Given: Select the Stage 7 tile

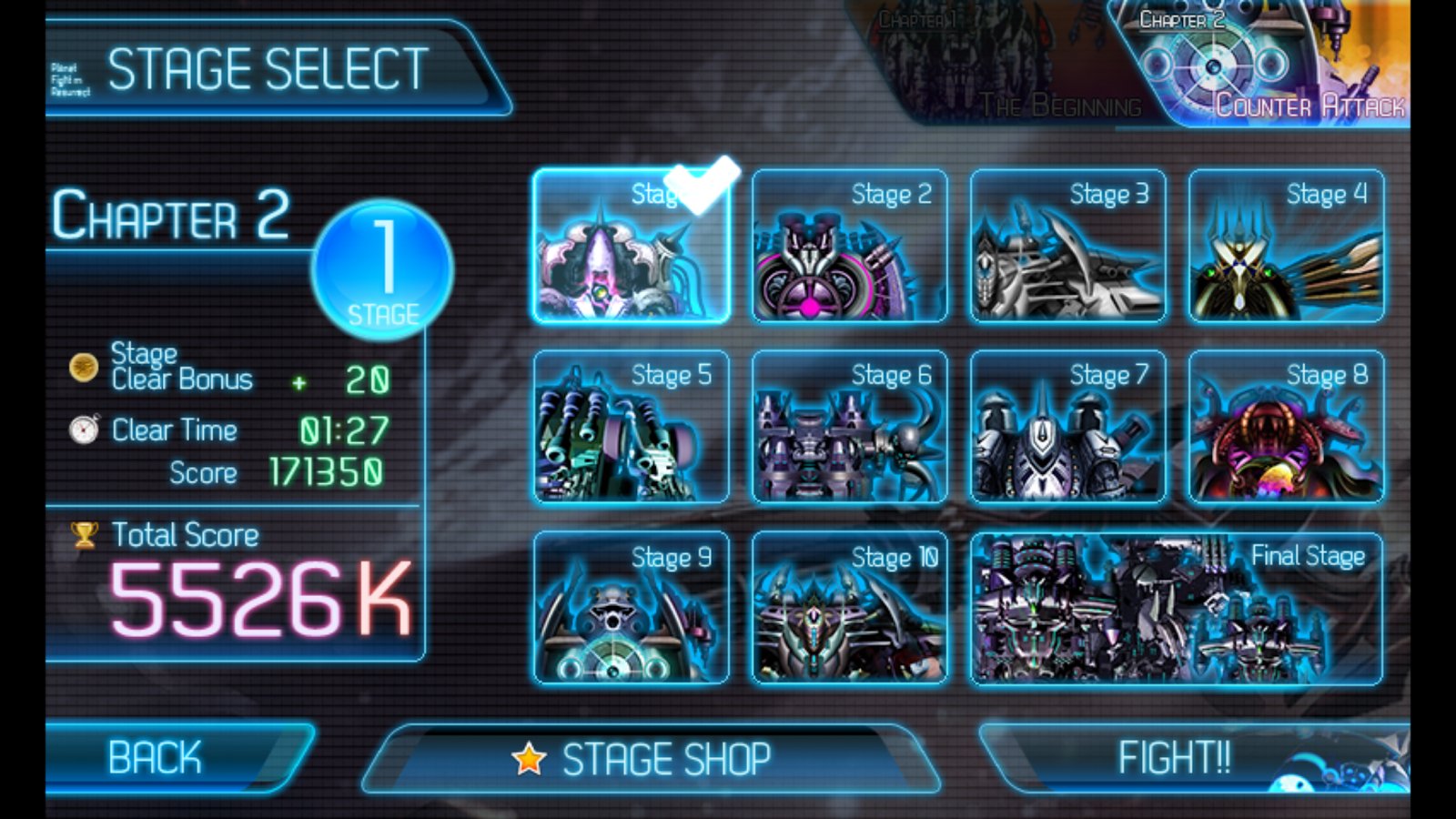Looking at the screenshot, I should 1067,428.
